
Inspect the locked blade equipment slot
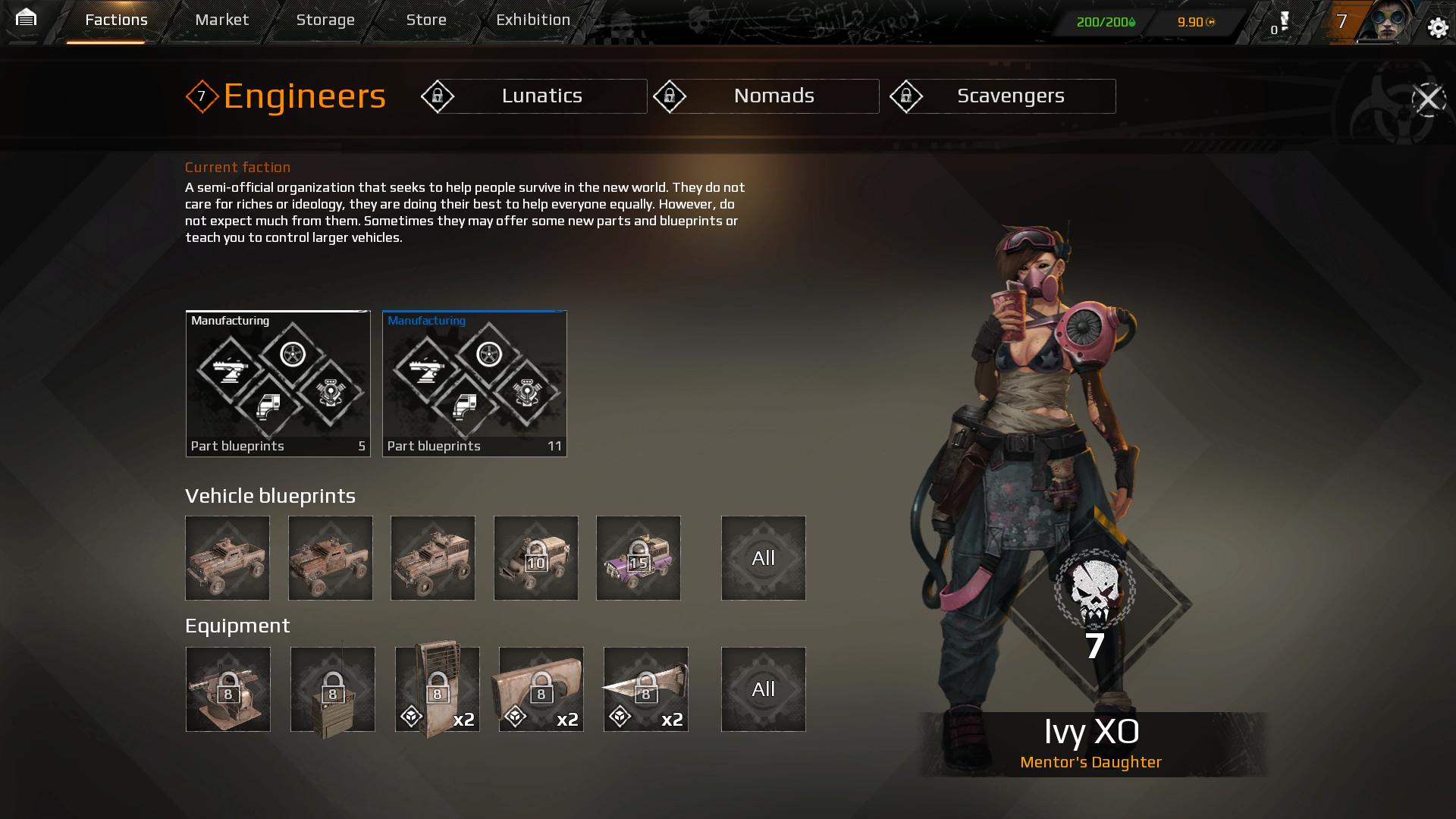[x=646, y=689]
